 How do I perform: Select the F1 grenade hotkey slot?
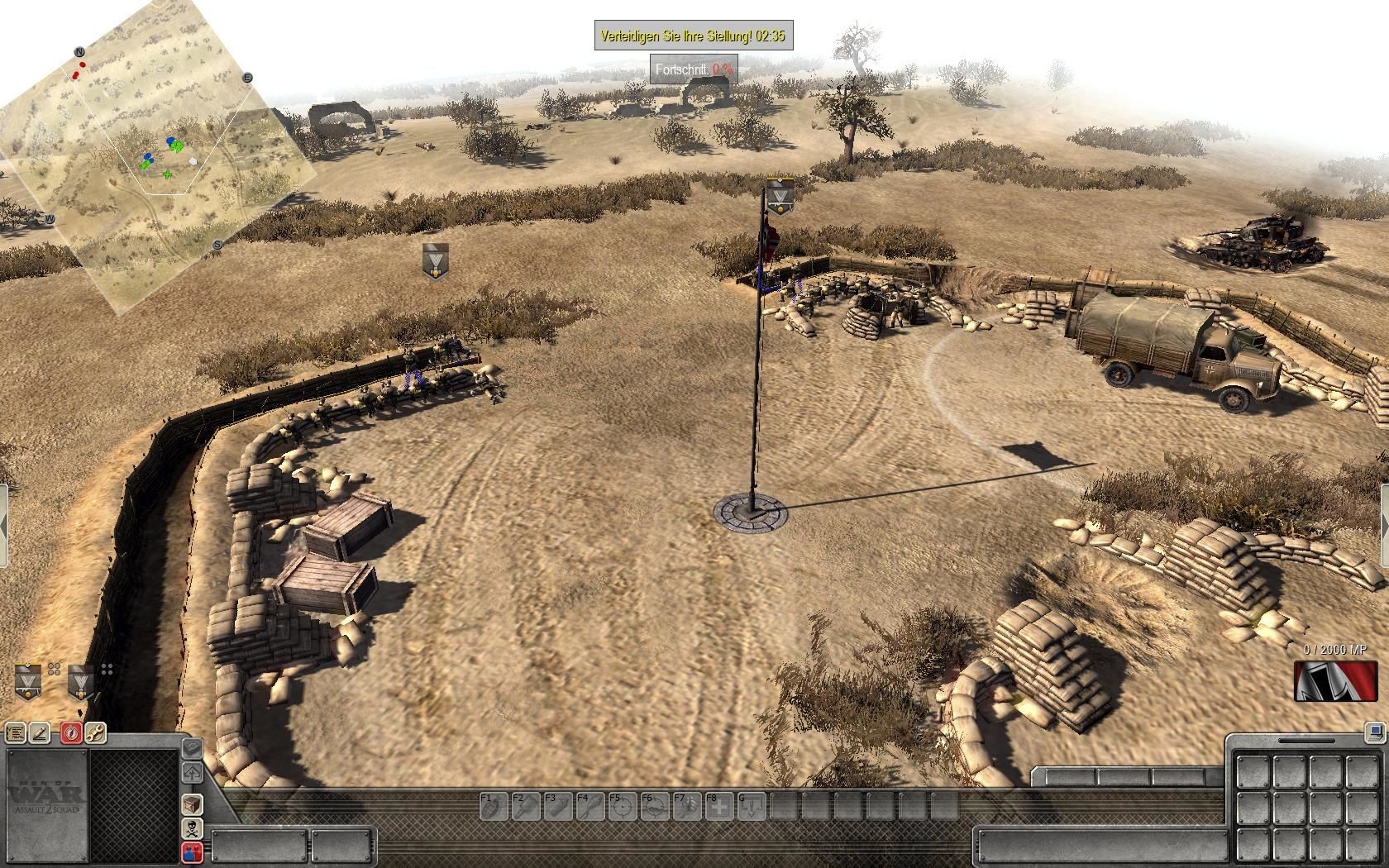tap(493, 806)
